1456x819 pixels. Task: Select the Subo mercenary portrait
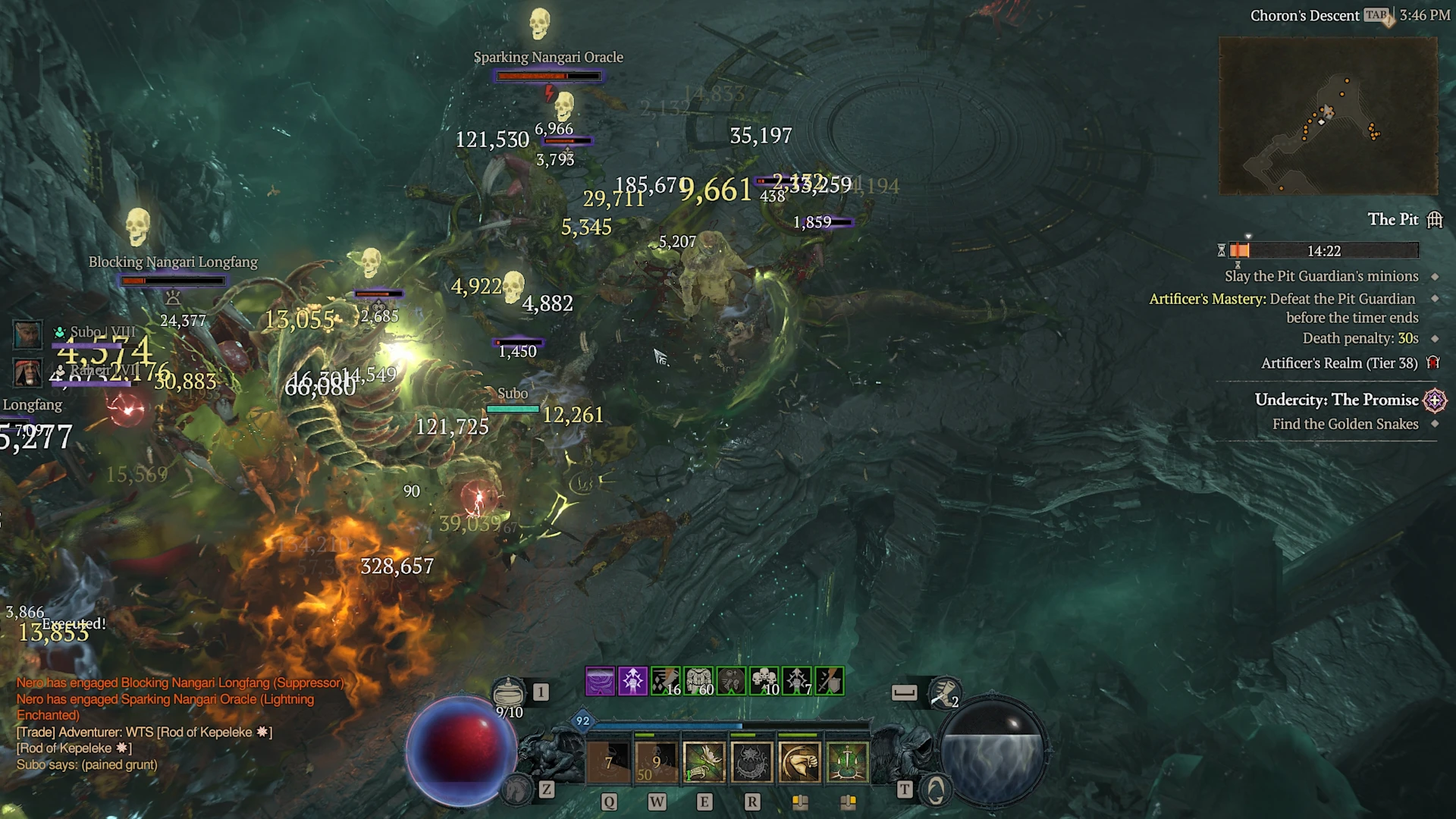pyautogui.click(x=27, y=334)
